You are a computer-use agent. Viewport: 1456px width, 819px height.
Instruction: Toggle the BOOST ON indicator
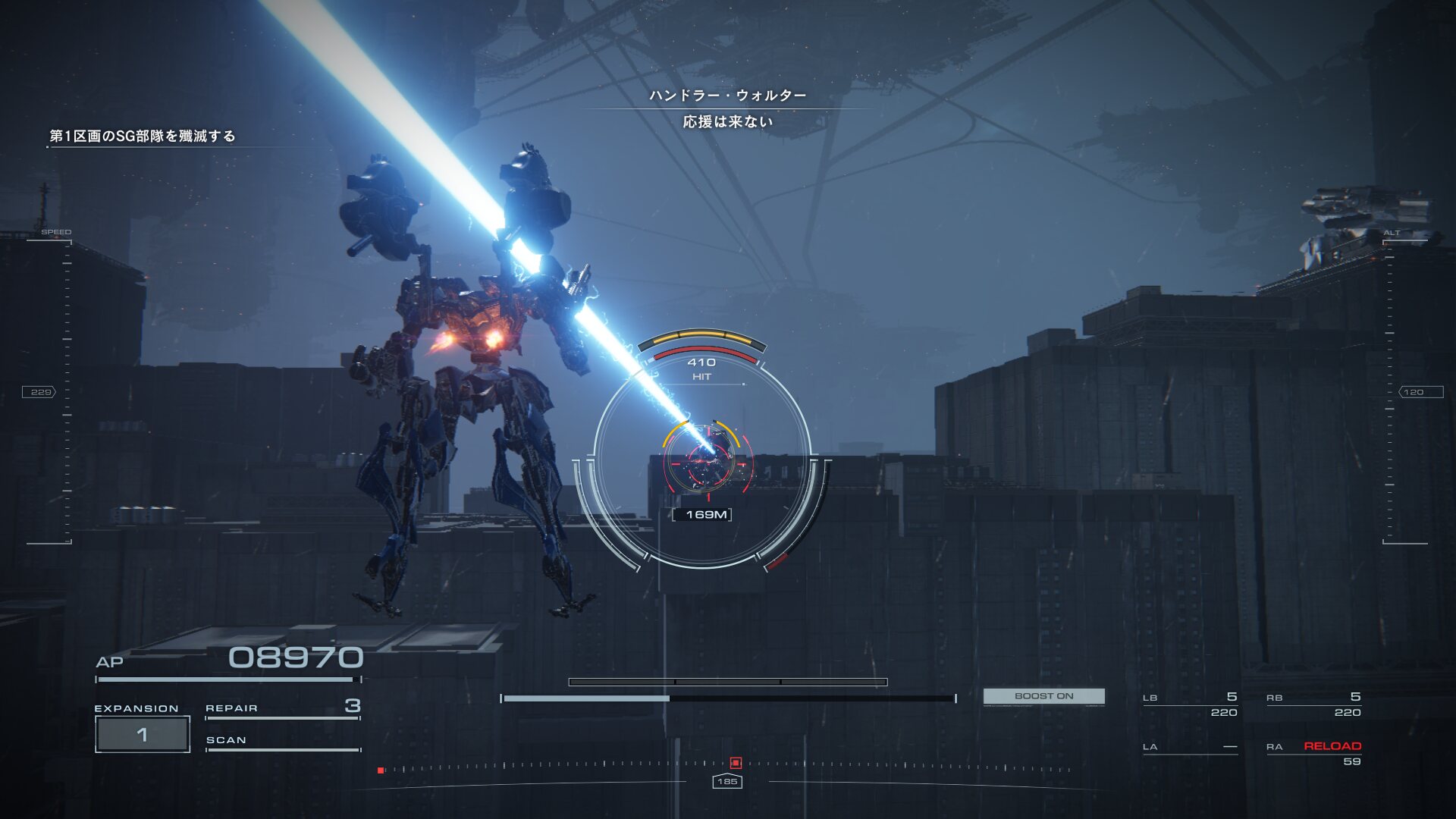pyautogui.click(x=1043, y=696)
